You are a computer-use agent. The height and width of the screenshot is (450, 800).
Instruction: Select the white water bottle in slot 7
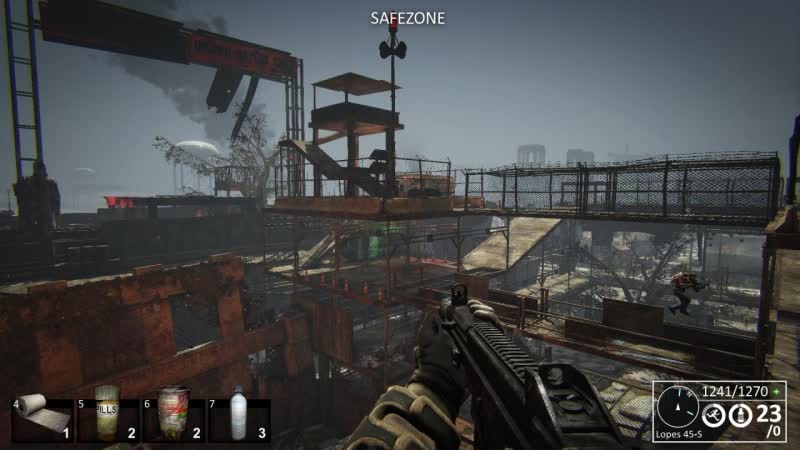(238, 414)
